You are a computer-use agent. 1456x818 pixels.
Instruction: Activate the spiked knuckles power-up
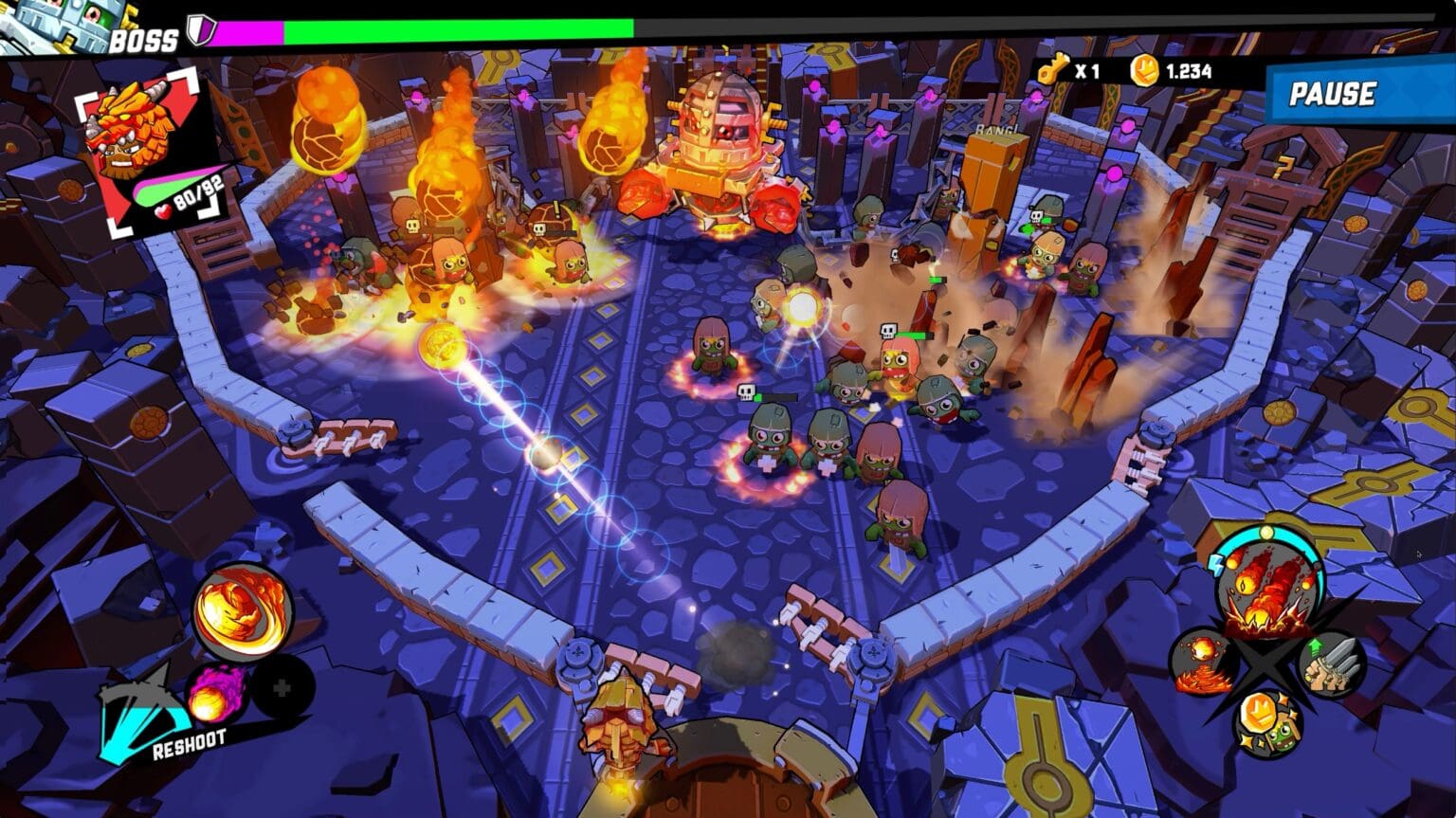[x=1331, y=664]
